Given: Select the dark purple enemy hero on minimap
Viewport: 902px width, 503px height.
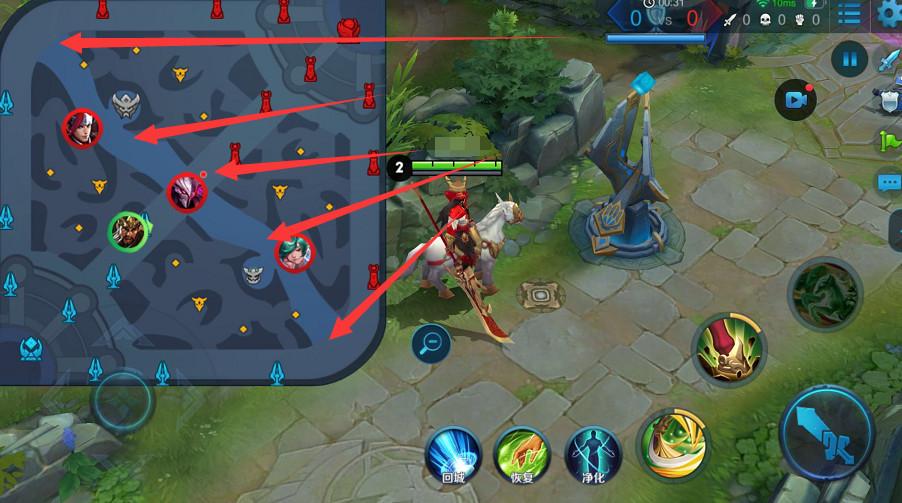Looking at the screenshot, I should point(187,192).
